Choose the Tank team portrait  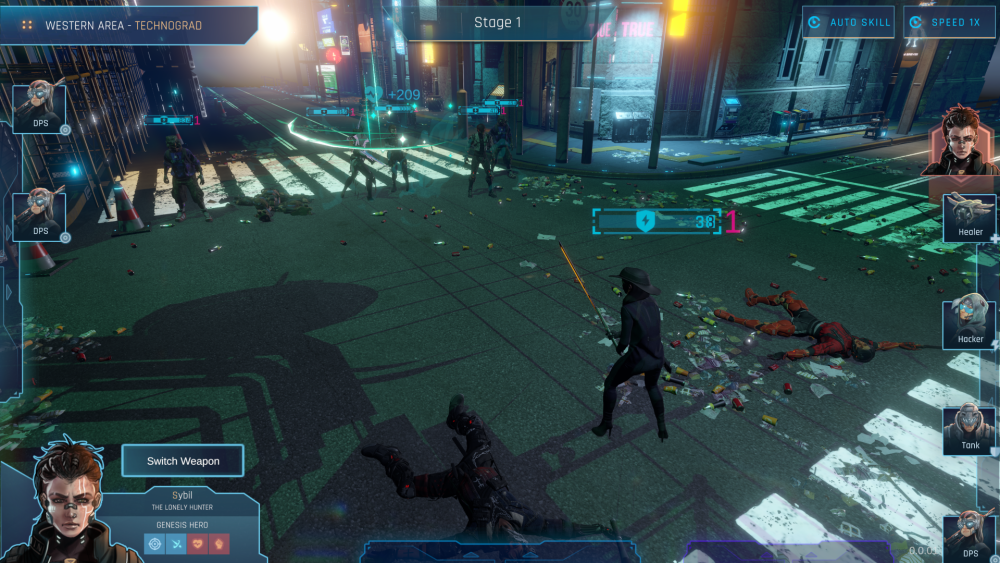pyautogui.click(x=969, y=429)
